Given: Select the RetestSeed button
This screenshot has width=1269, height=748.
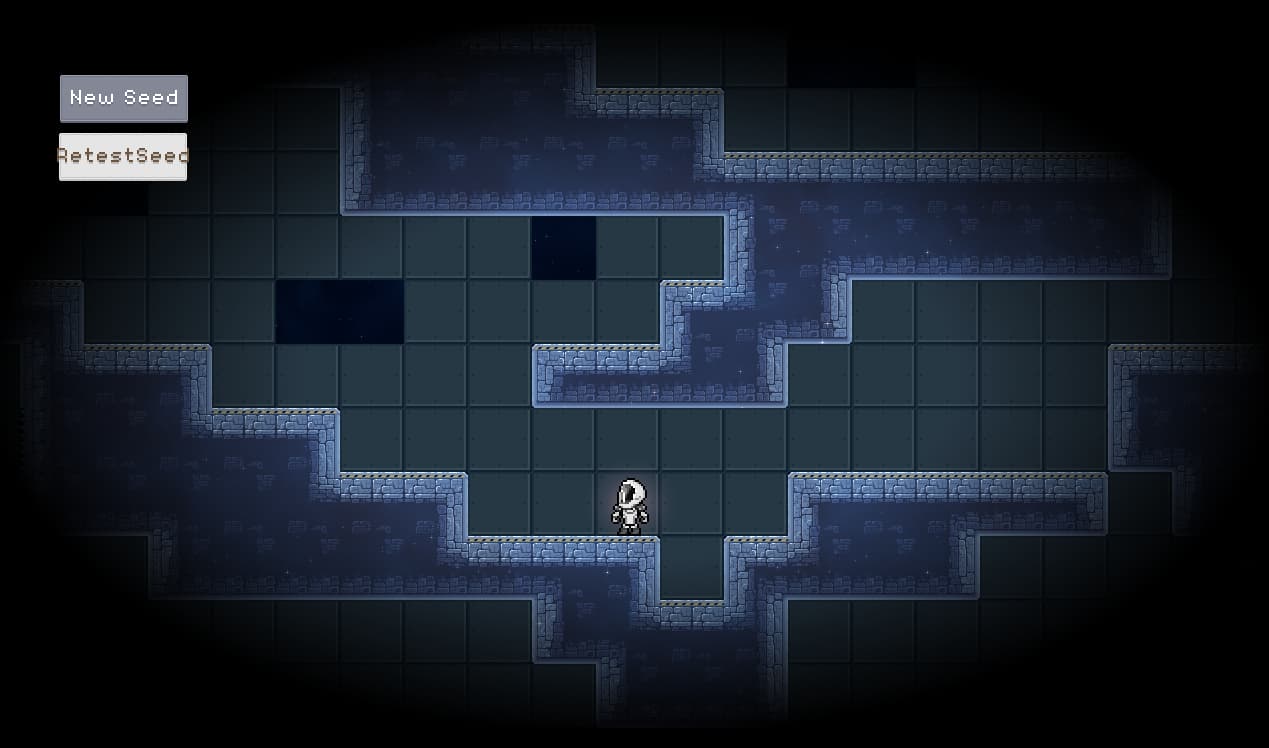Looking at the screenshot, I should point(123,156).
